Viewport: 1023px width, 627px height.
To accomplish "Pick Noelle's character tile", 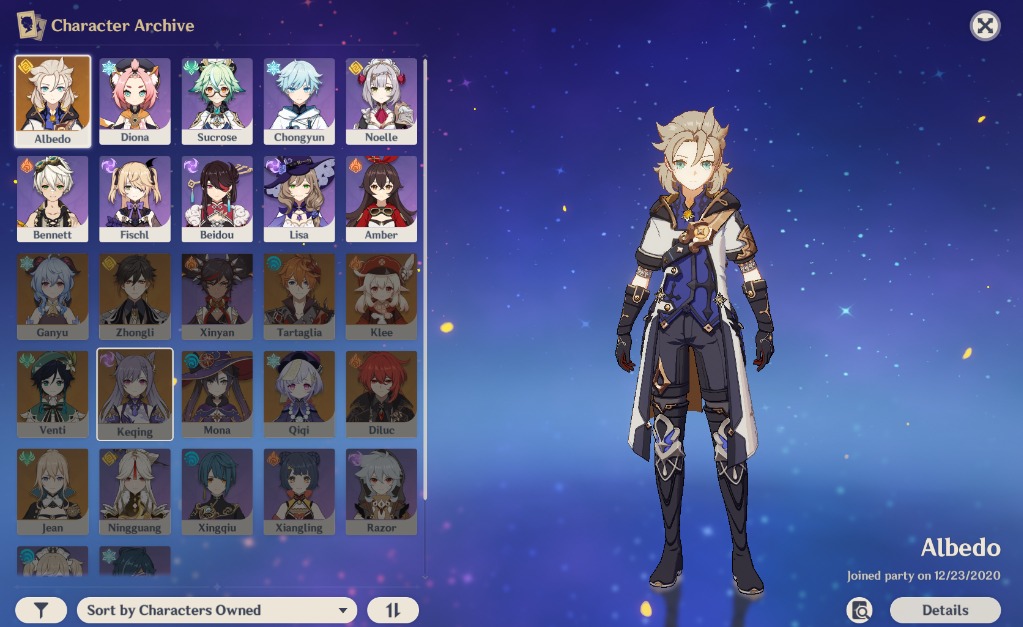I will (381, 101).
